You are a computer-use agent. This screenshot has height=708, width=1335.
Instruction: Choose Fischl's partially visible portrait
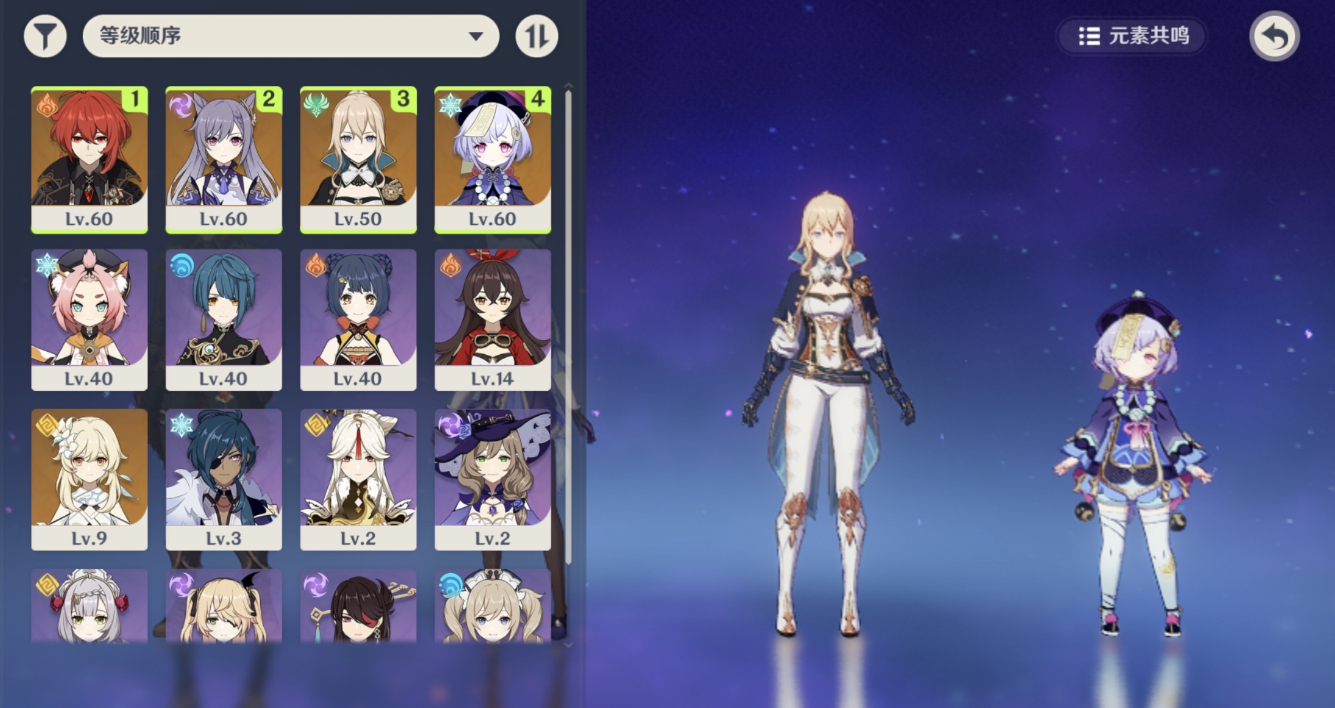coord(224,606)
